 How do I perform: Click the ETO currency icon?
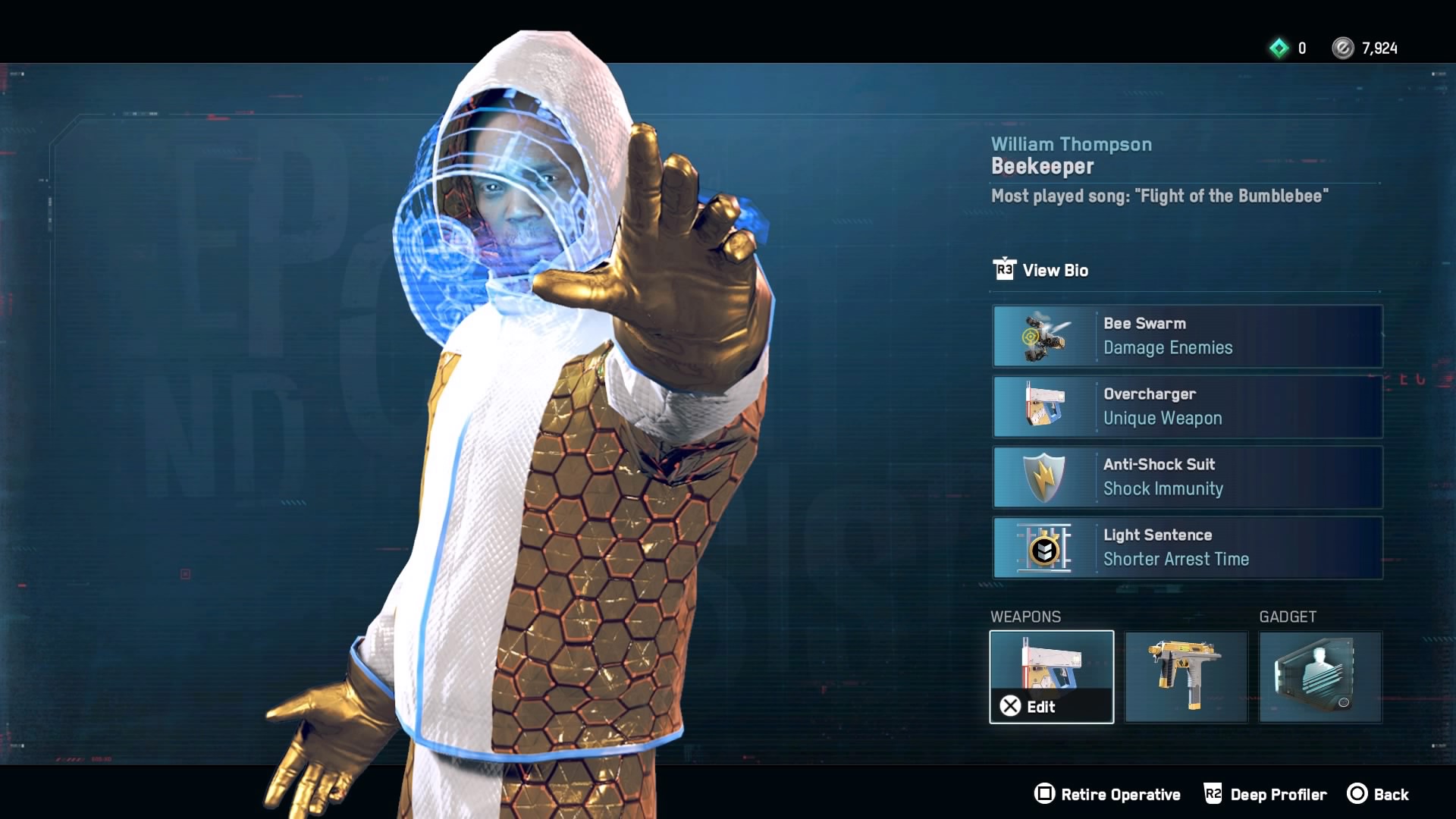pyautogui.click(x=1345, y=48)
